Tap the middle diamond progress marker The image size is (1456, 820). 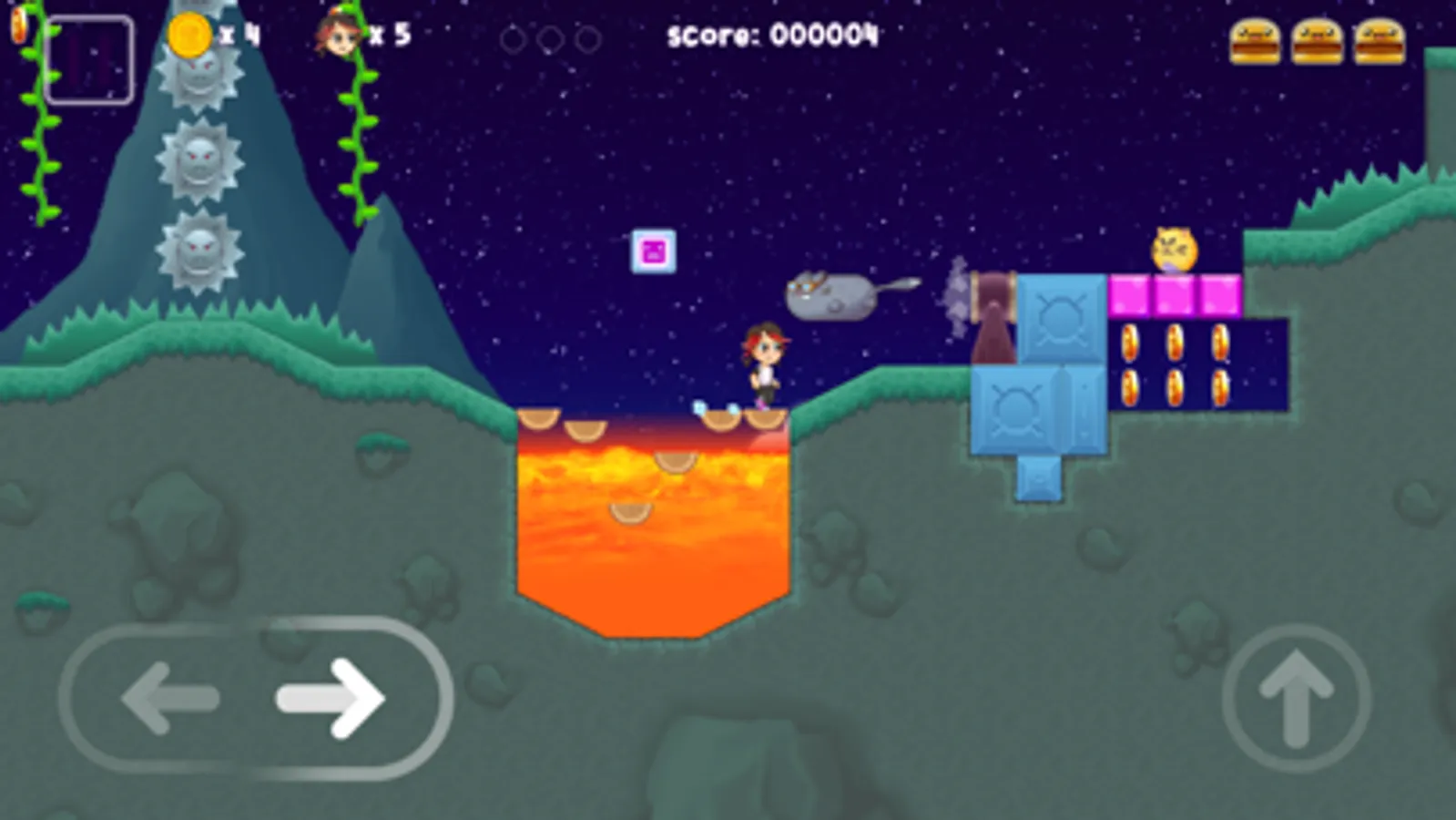click(x=550, y=38)
